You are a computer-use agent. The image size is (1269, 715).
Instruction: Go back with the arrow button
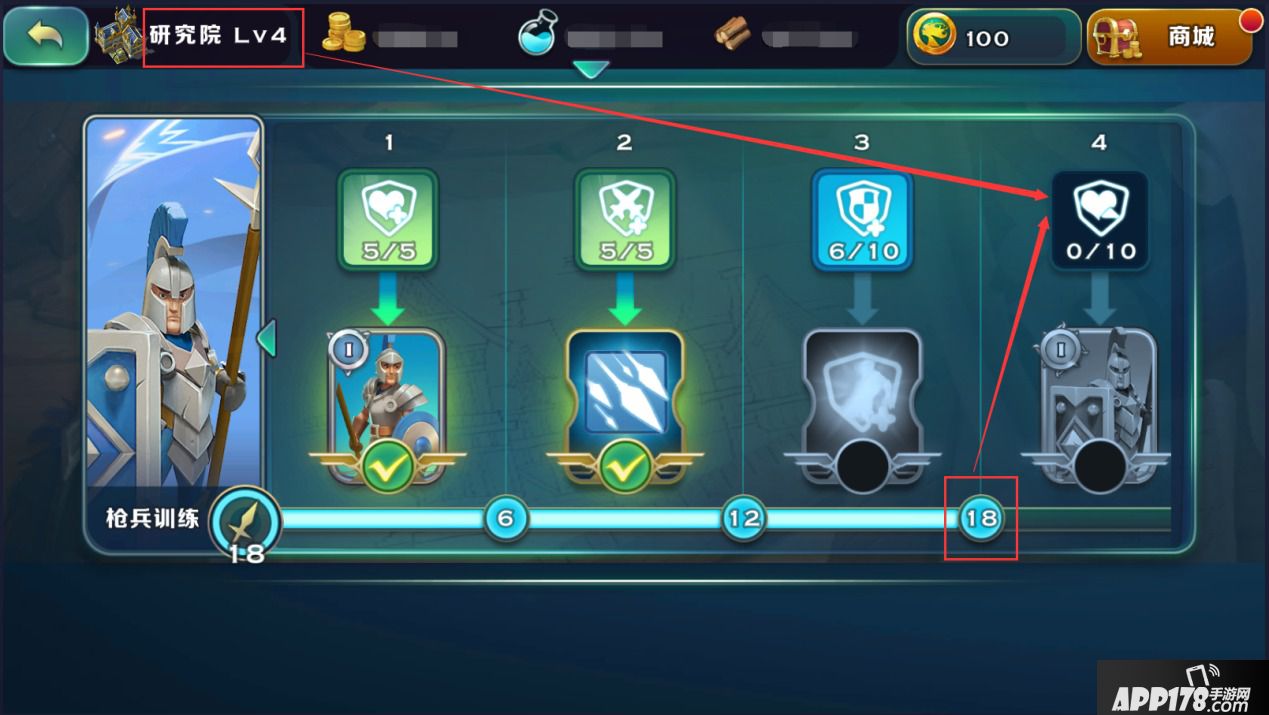45,37
